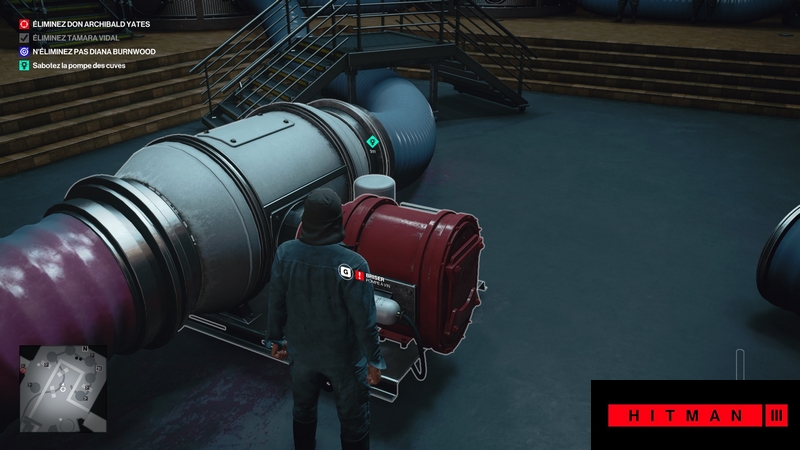The height and width of the screenshot is (450, 800).
Task: Click the Hitman III logo overlay
Action: tap(695, 414)
